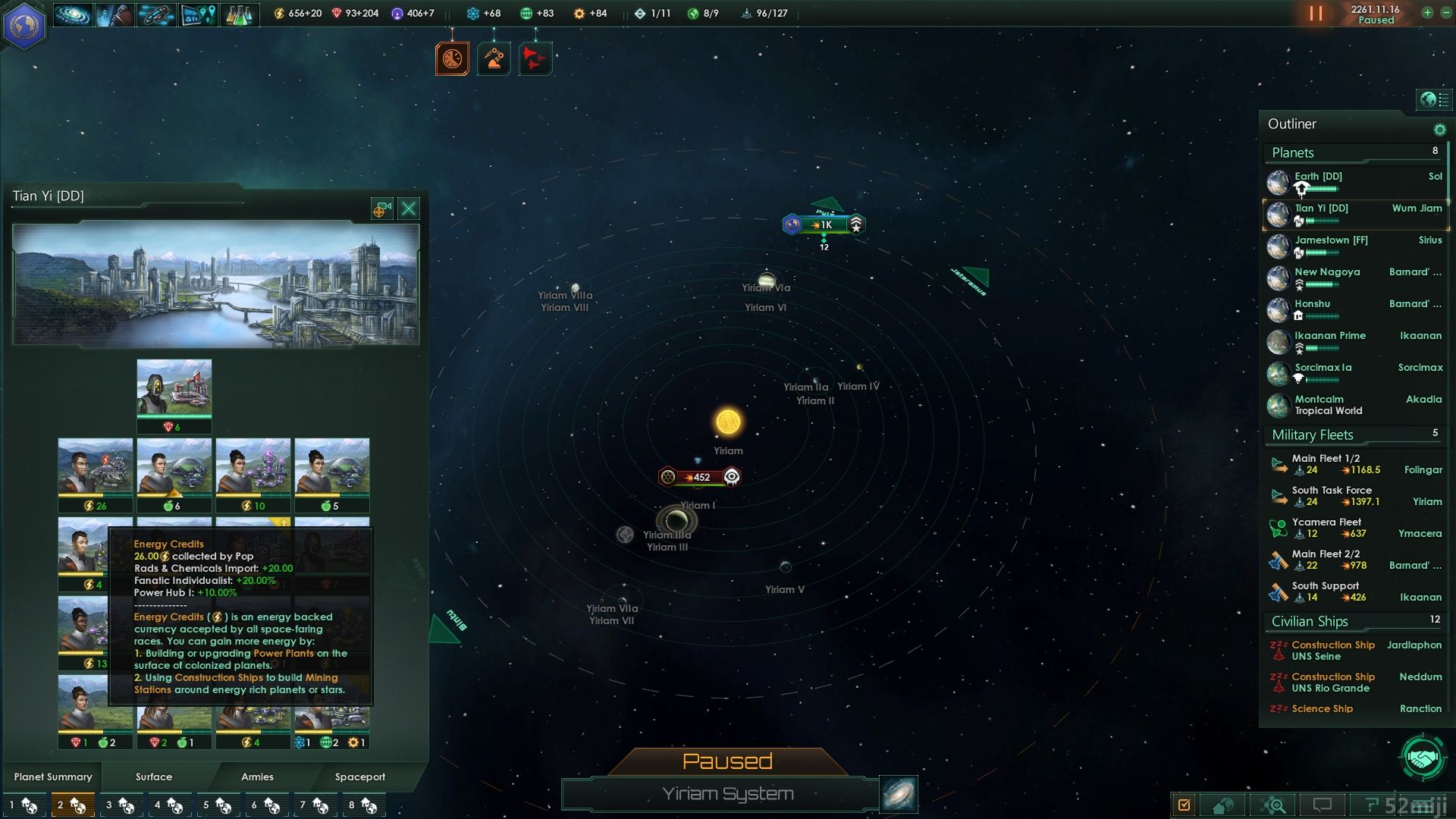Open Outliner settings gear
The image size is (1456, 819).
tap(1439, 130)
